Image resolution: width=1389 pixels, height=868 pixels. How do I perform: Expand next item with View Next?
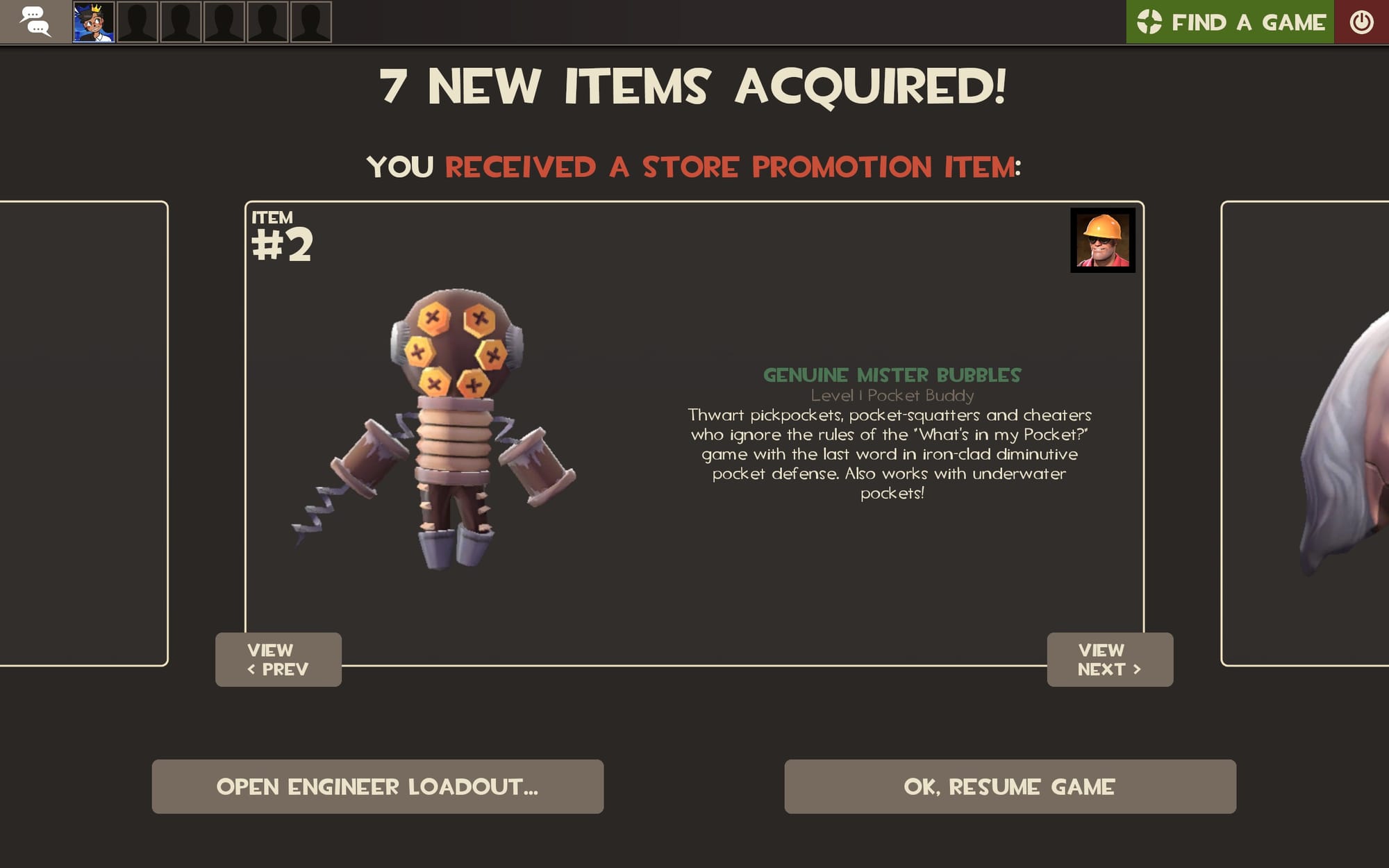click(1109, 660)
